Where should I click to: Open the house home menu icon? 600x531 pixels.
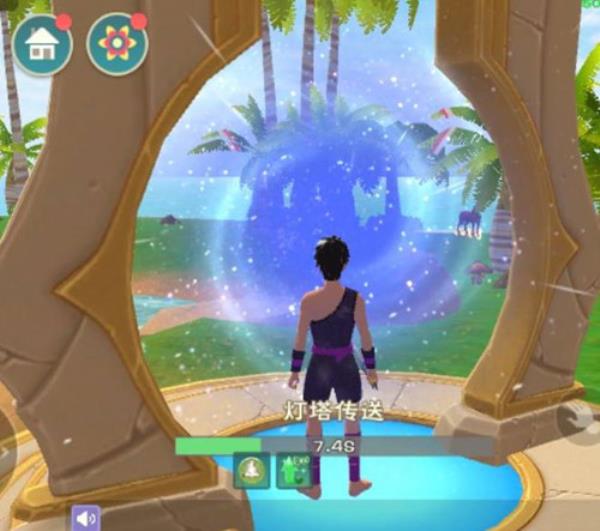(x=42, y=44)
